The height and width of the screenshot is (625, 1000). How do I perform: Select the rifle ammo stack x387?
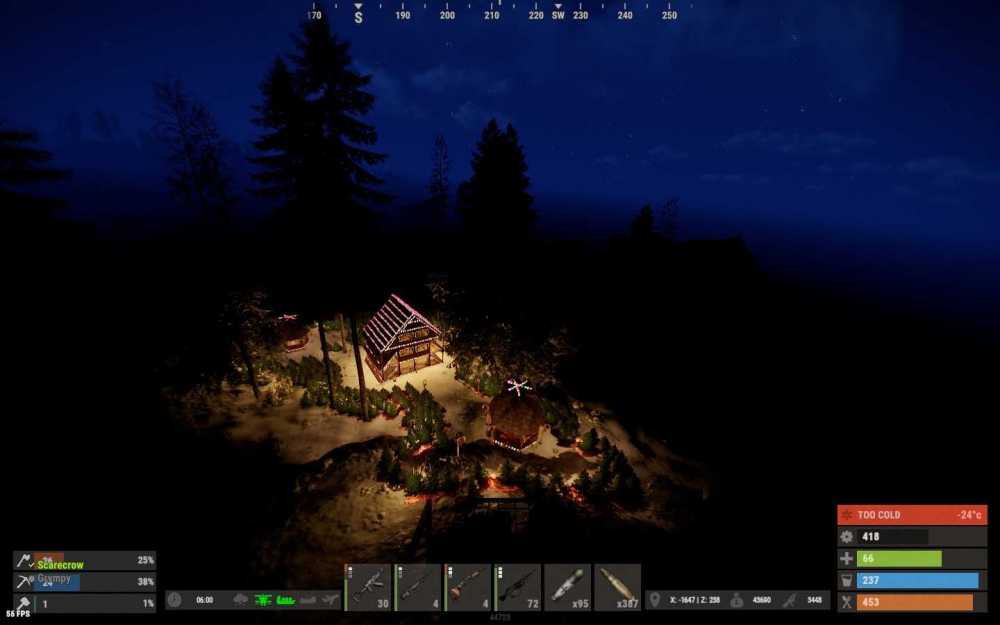click(617, 587)
